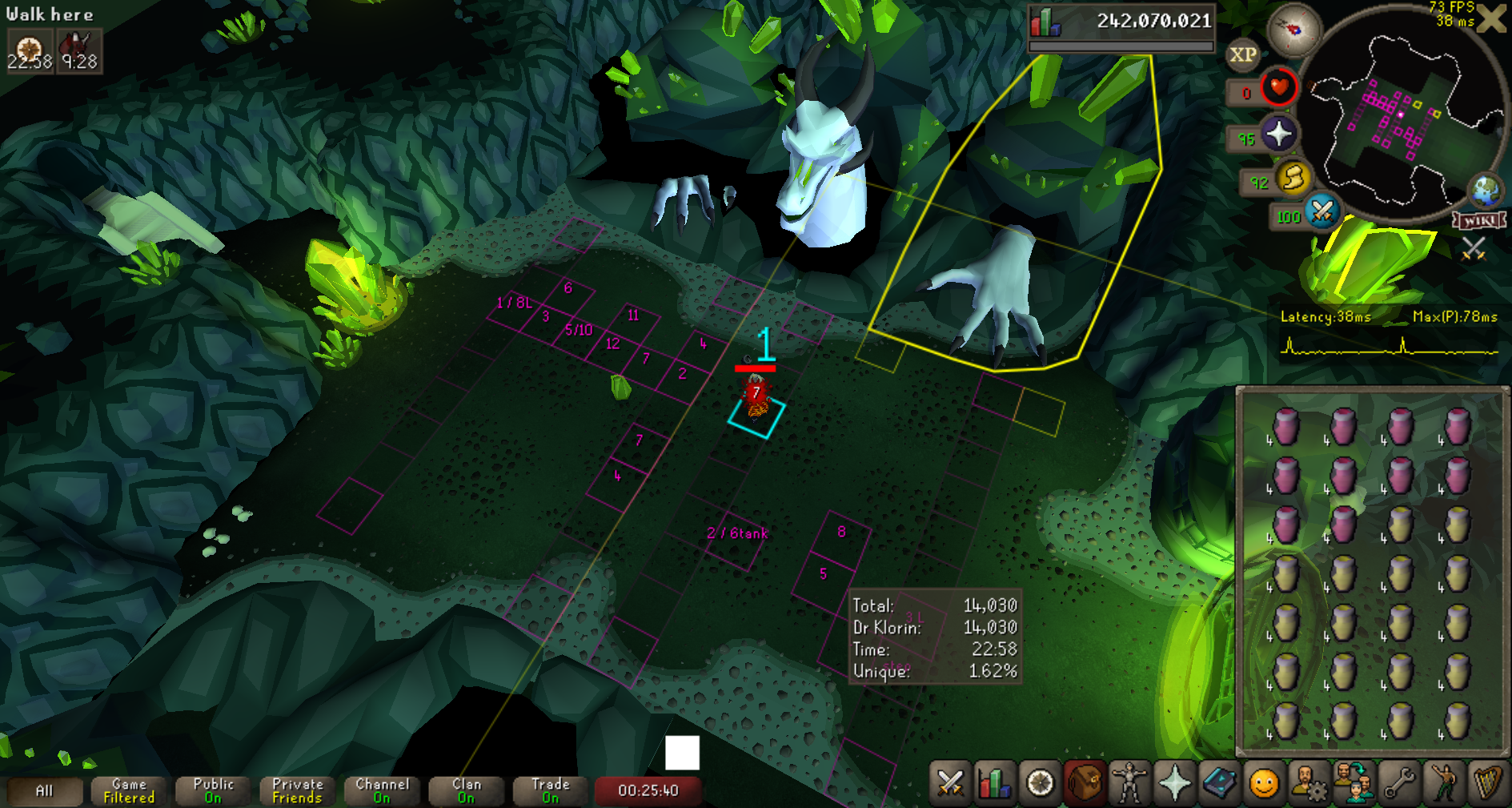1512x808 pixels.
Task: Open the Combat Options tab
Action: 950,782
